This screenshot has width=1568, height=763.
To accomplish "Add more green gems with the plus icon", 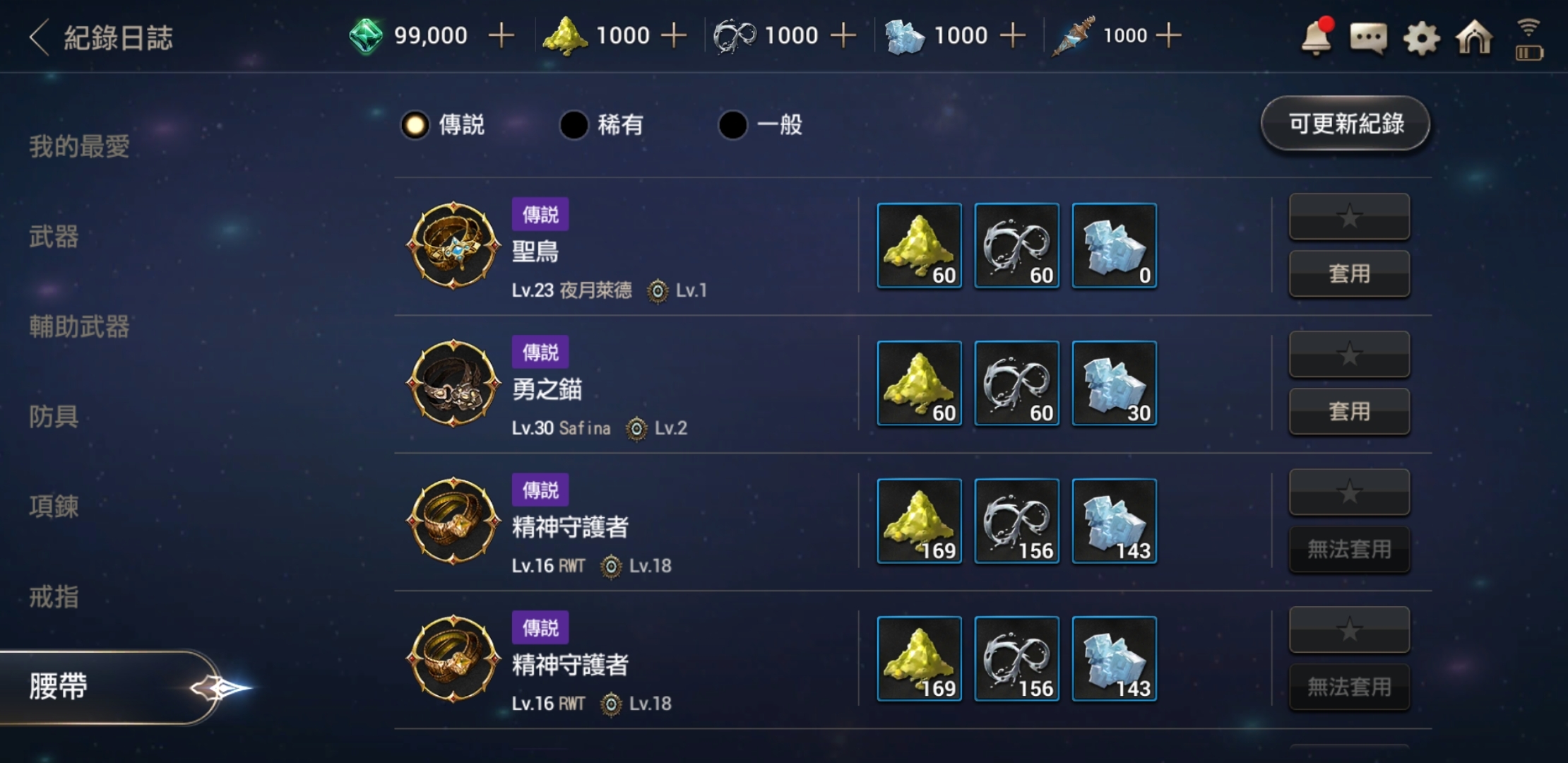I will 503,35.
